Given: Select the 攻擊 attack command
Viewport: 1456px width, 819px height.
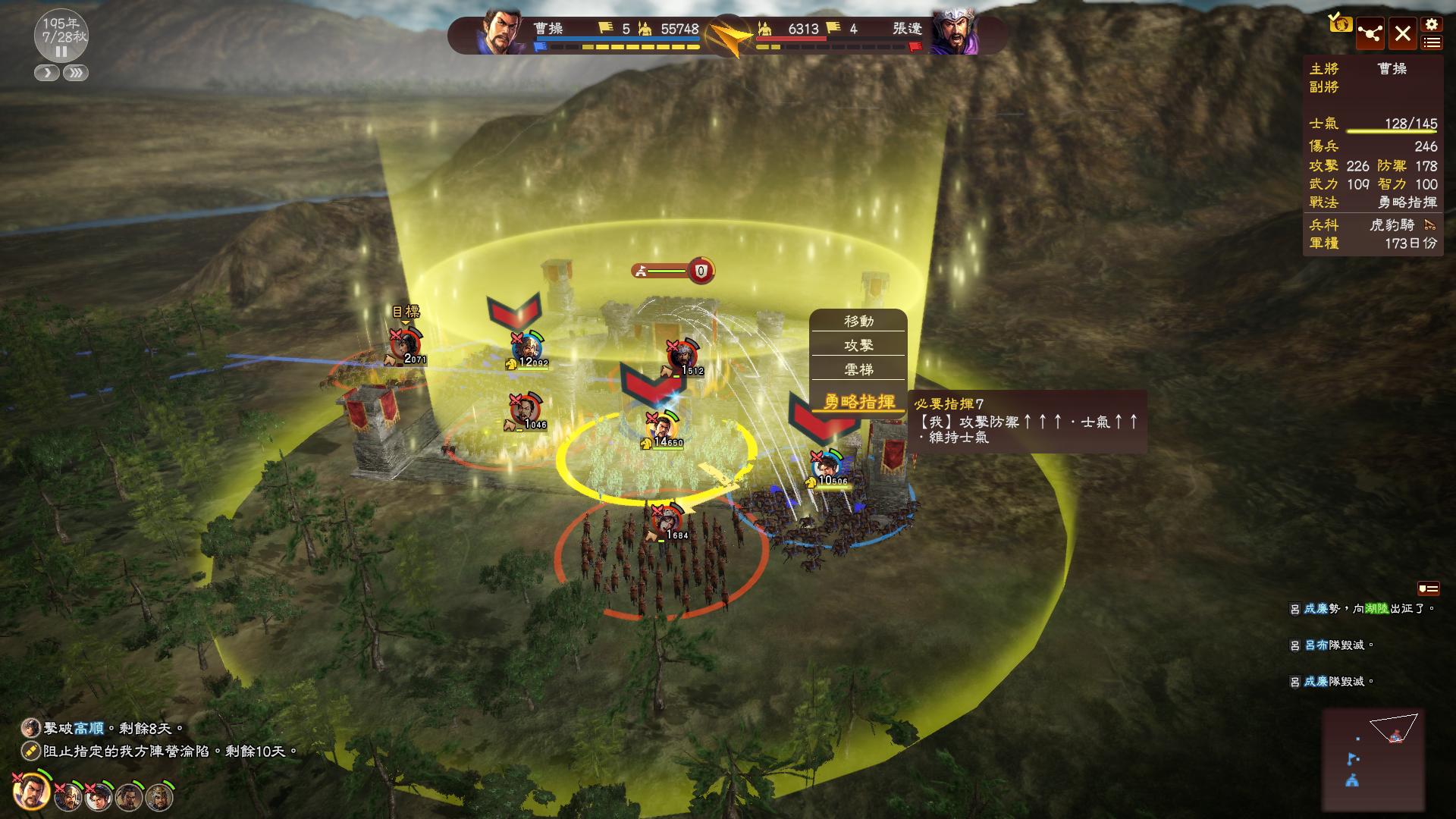Looking at the screenshot, I should pyautogui.click(x=858, y=346).
